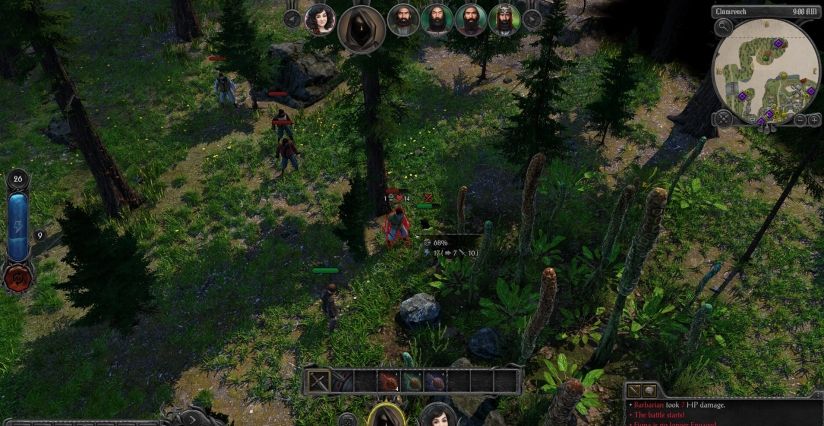Screen dimensions: 824x426
Task: Select the woman portrait in bottom turn bar
Action: point(437,416)
